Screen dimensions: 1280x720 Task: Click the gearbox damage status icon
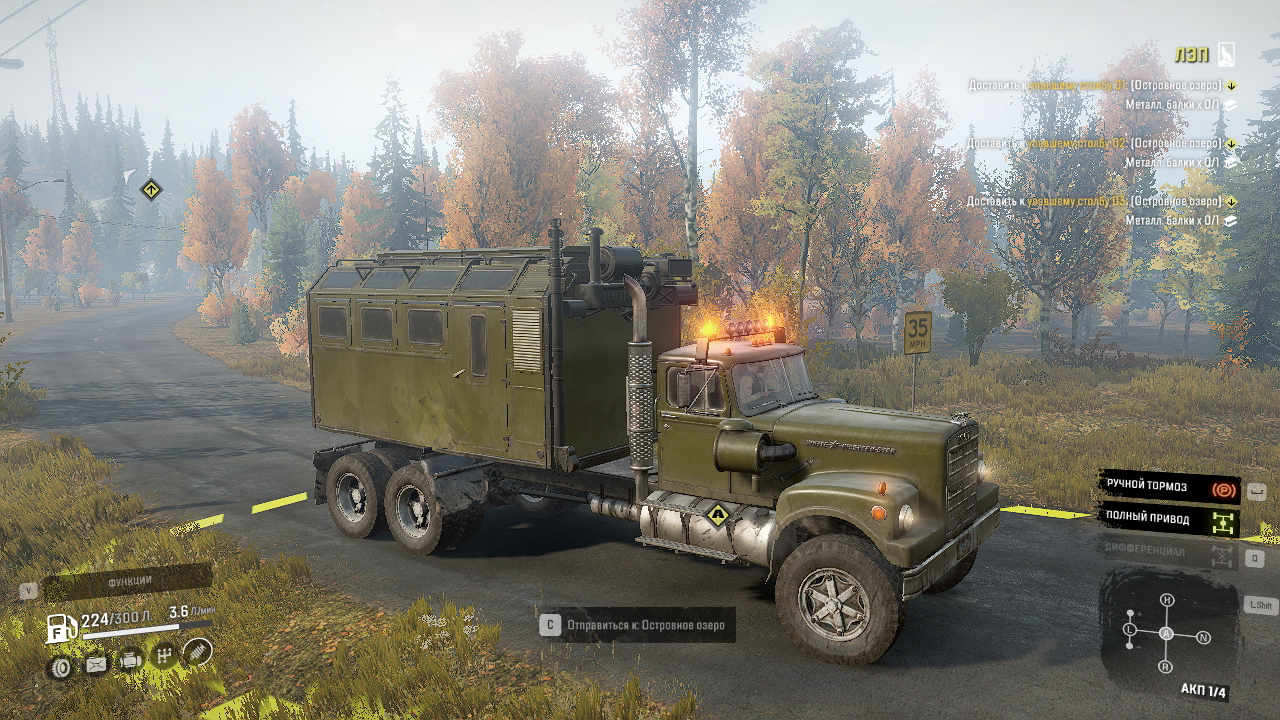(x=165, y=656)
